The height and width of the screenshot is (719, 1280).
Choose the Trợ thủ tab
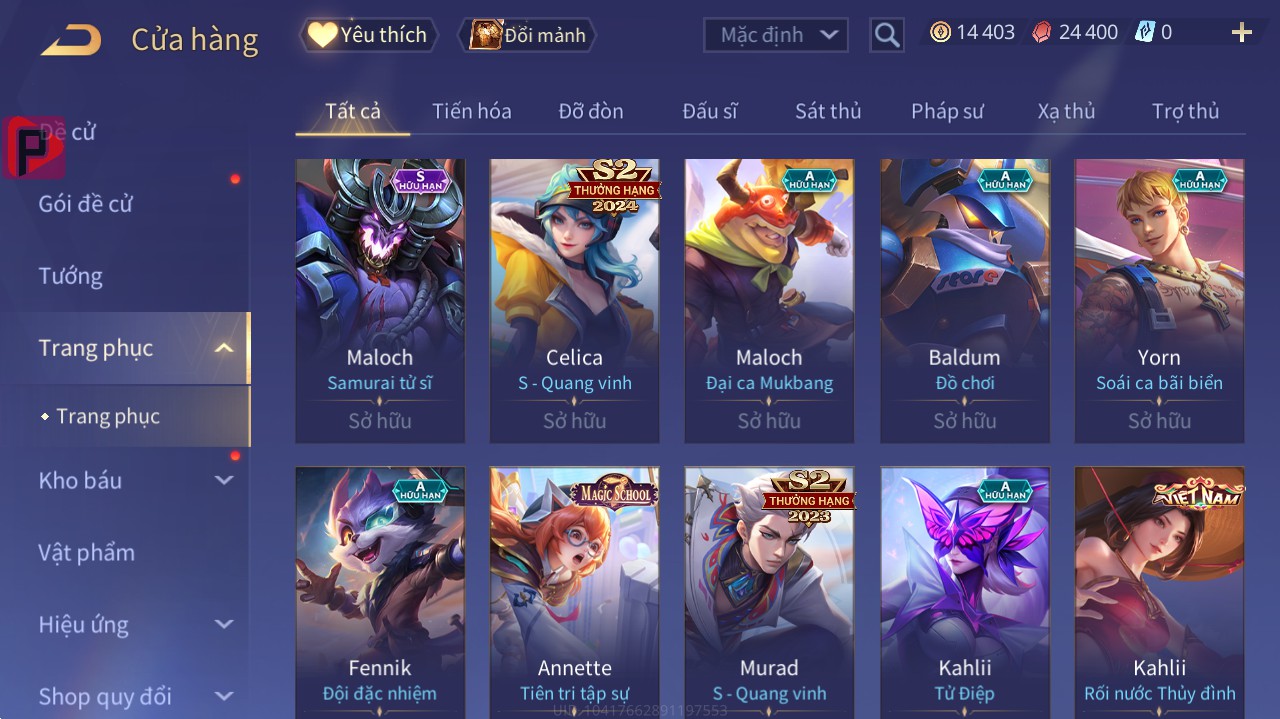click(1185, 111)
